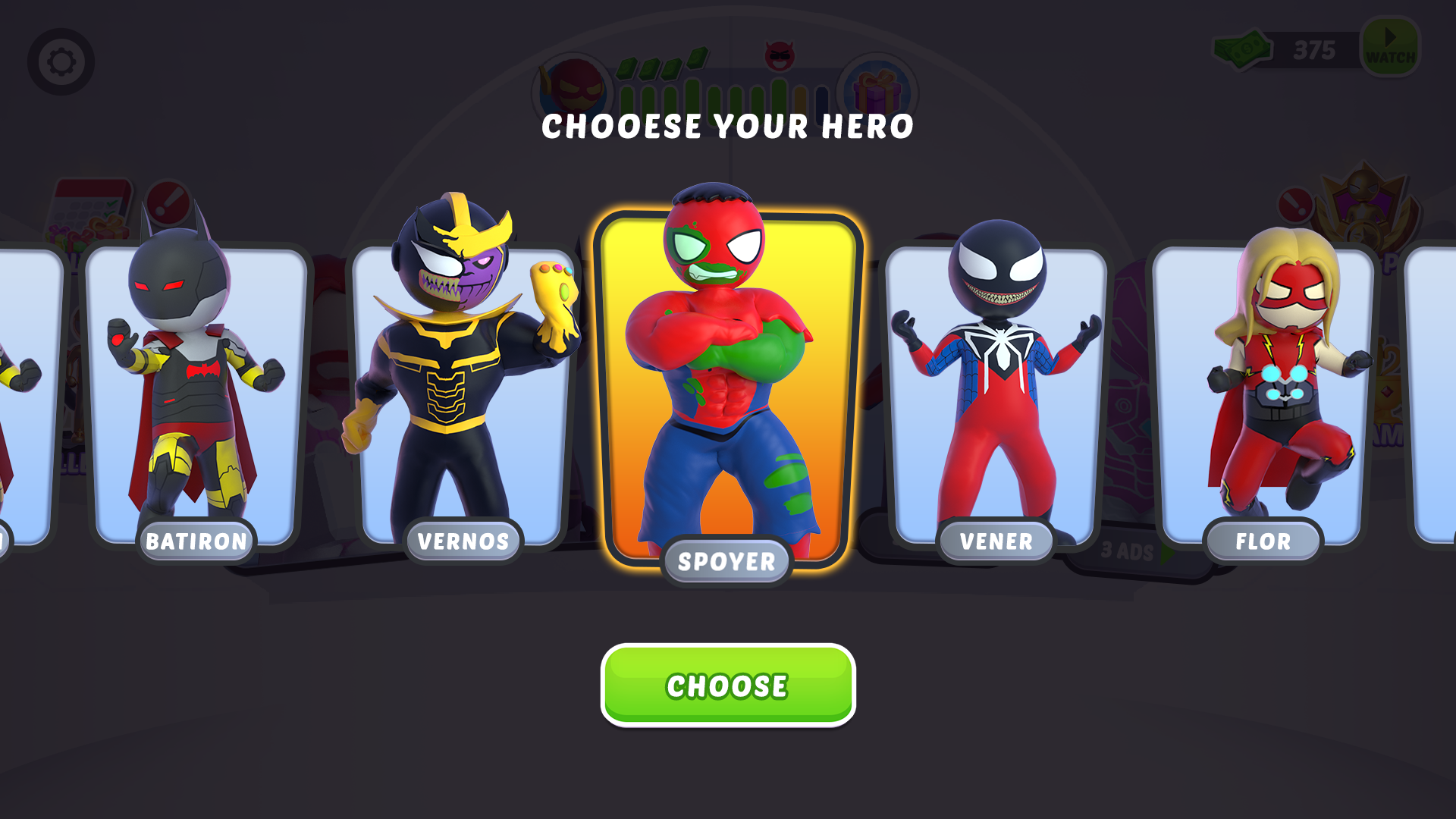1456x819 pixels.
Task: Click the BATIRON name plate
Action: 196,541
